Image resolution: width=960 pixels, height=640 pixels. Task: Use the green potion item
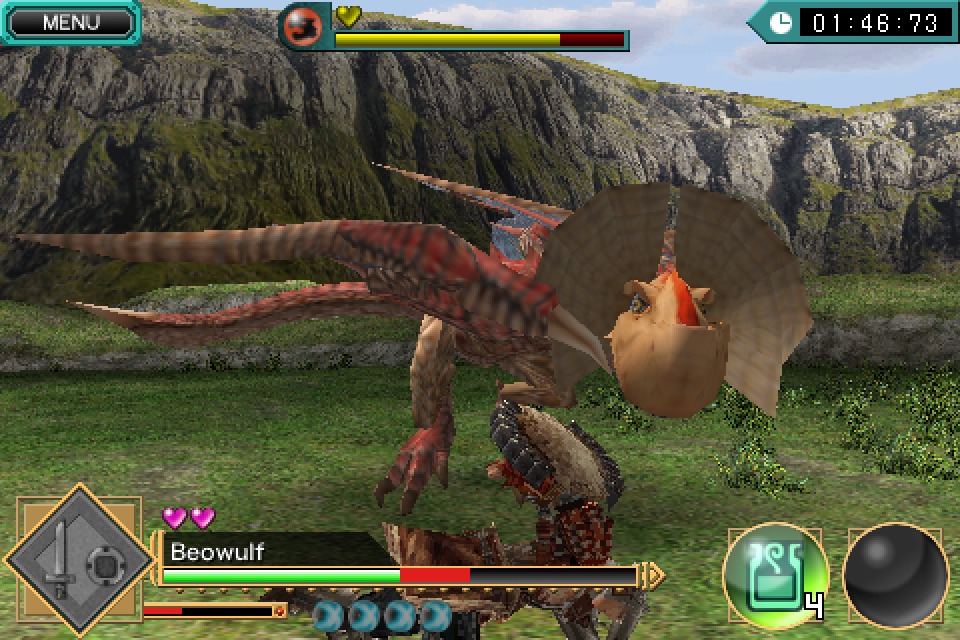[x=775, y=574]
